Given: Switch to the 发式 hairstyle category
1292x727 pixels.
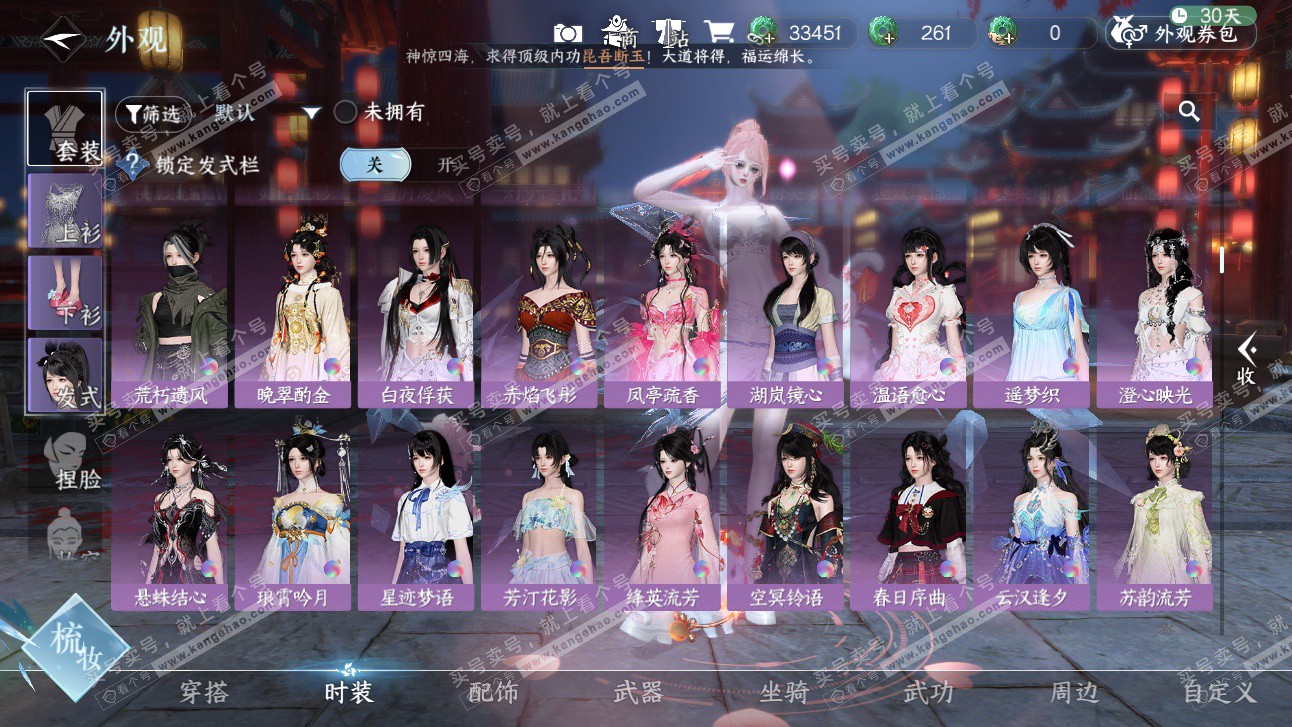Looking at the screenshot, I should [65, 375].
